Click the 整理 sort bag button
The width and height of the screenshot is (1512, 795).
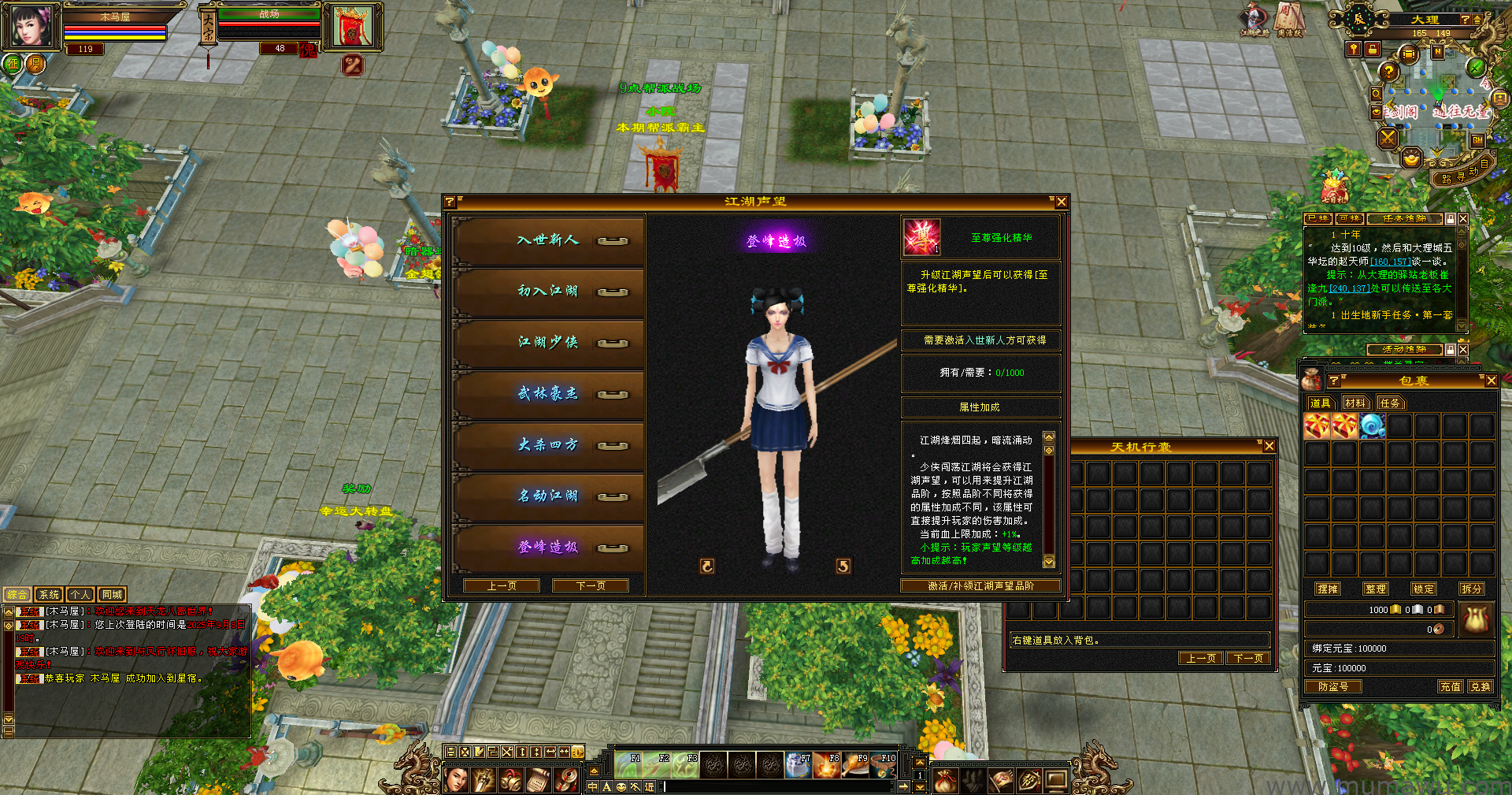pyautogui.click(x=1376, y=589)
